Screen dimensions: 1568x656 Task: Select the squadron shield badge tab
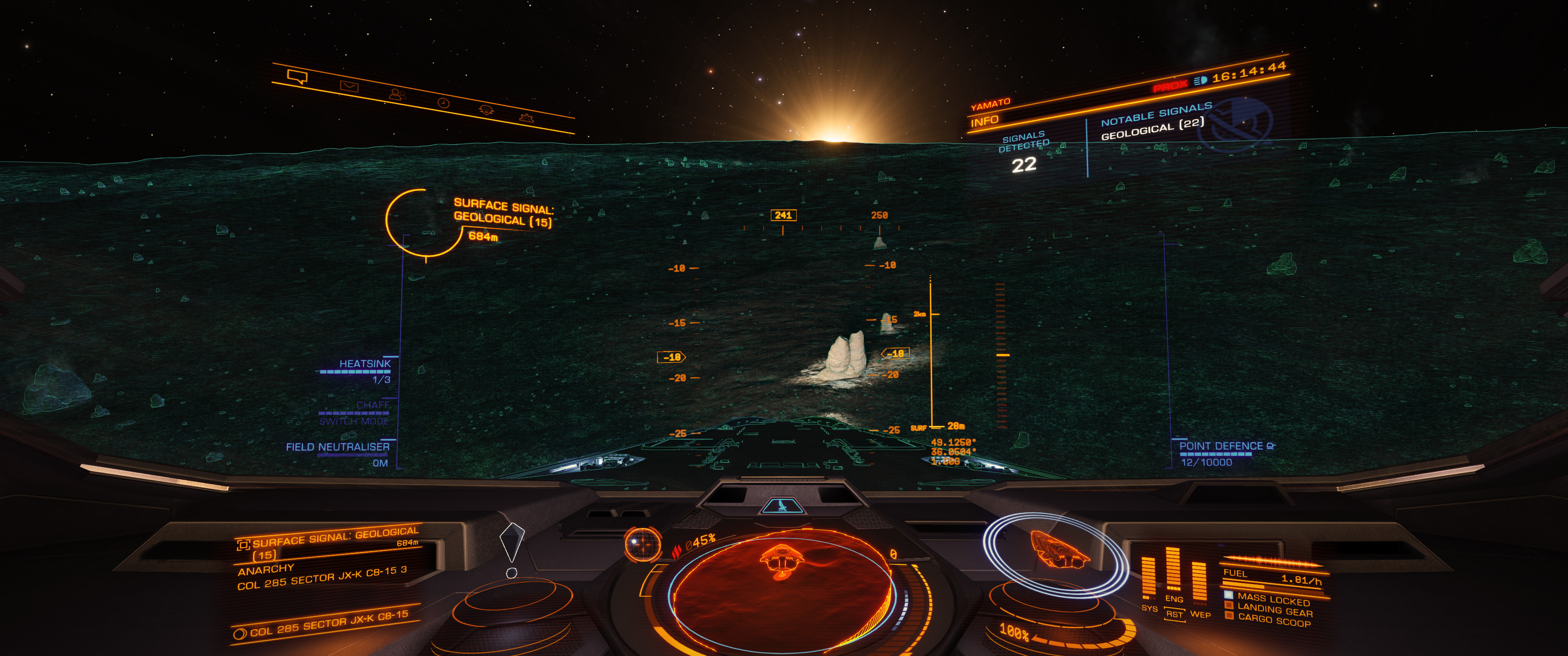coord(486,109)
